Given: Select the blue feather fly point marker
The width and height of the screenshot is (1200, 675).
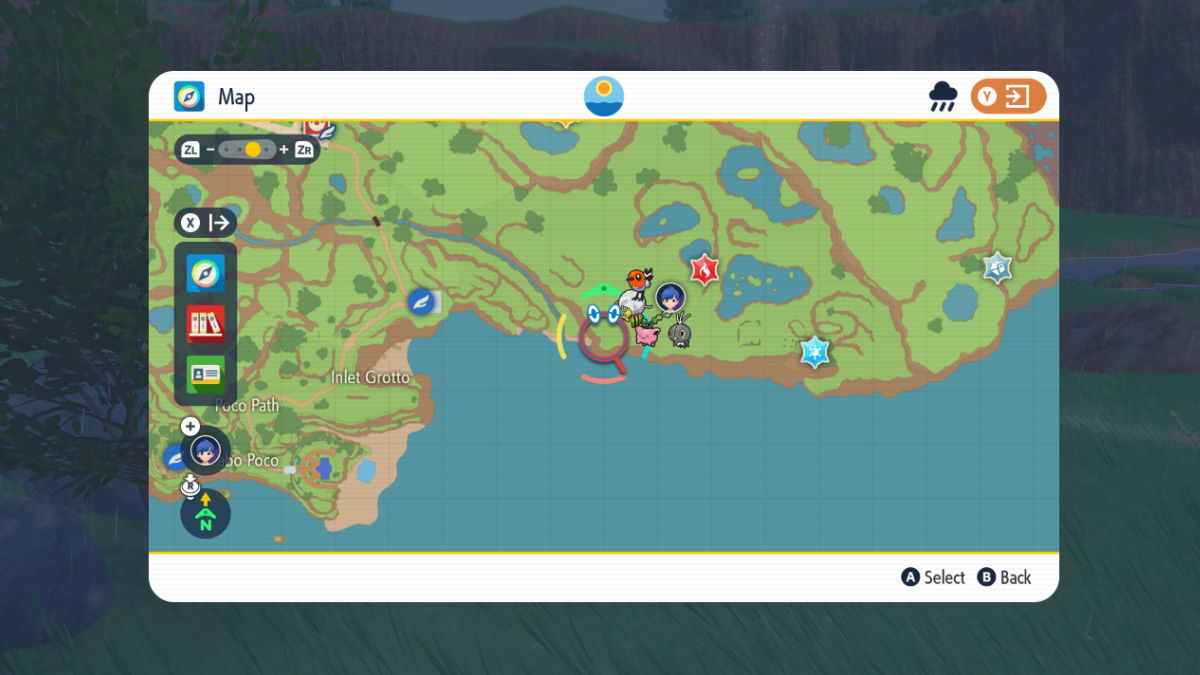Looking at the screenshot, I should coord(422,301).
